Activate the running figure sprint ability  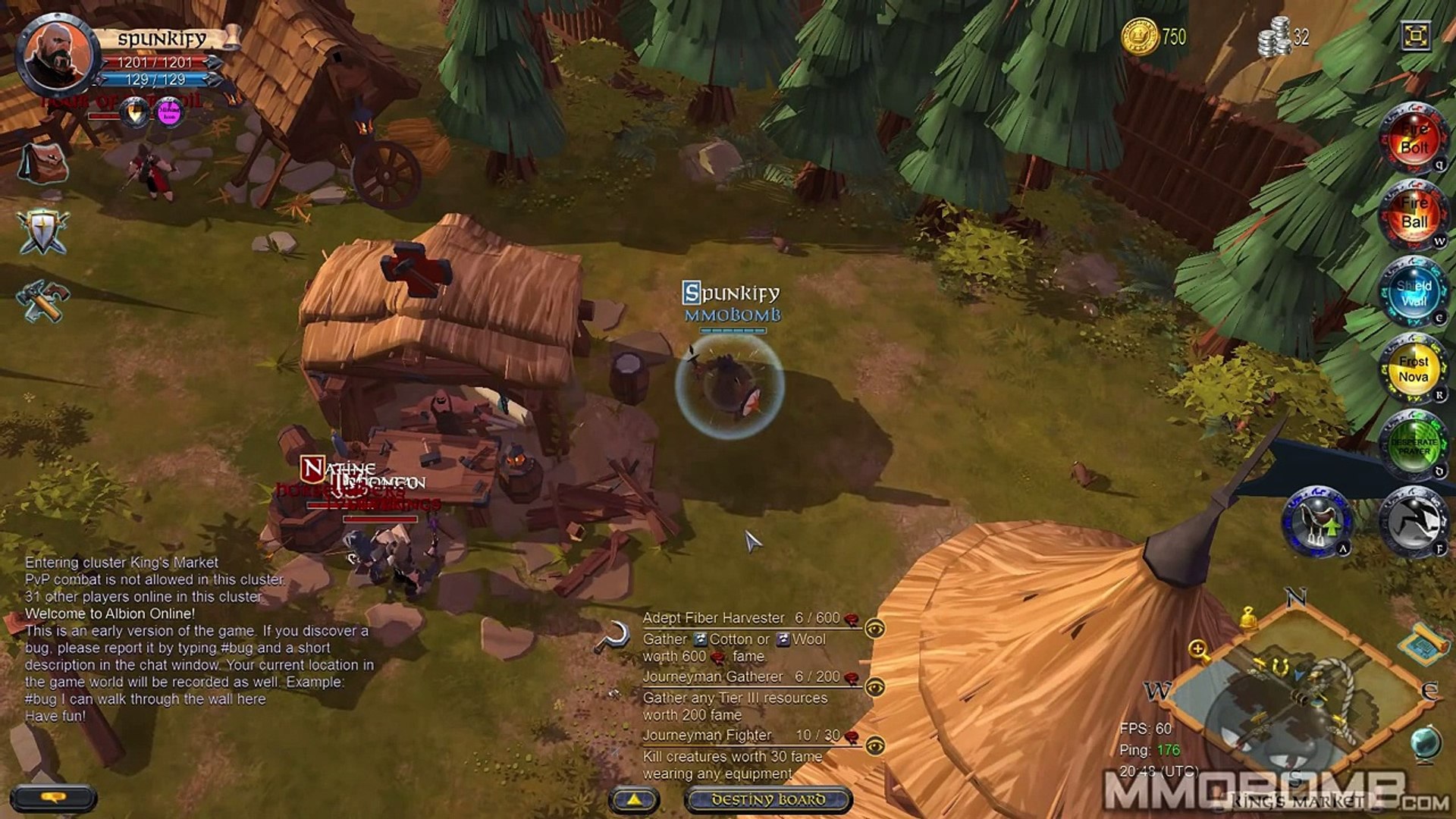(1414, 522)
